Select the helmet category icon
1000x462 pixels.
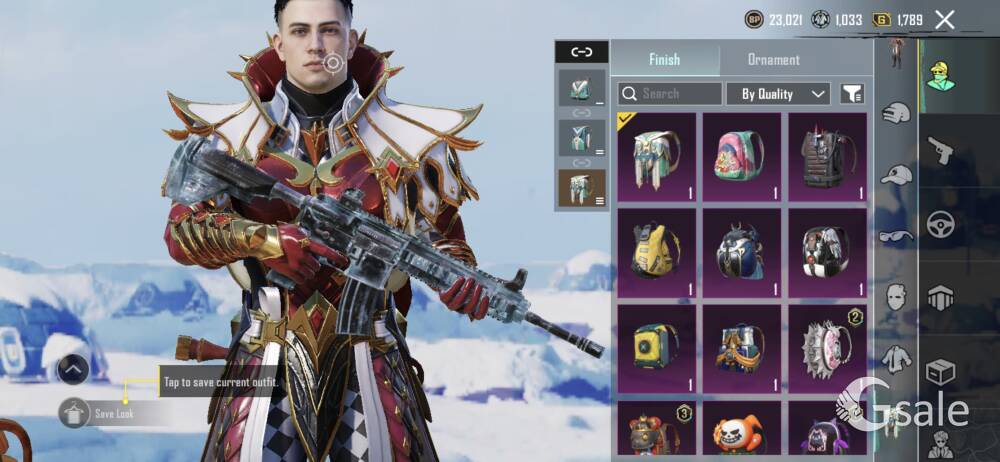click(896, 113)
